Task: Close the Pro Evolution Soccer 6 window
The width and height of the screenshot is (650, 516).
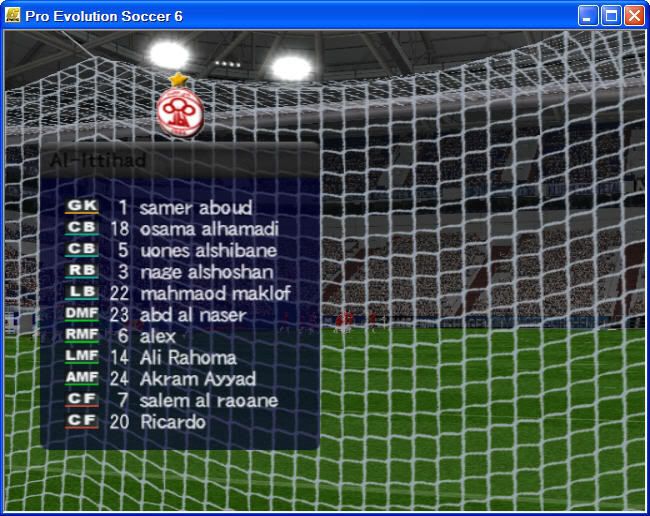Action: tap(633, 15)
